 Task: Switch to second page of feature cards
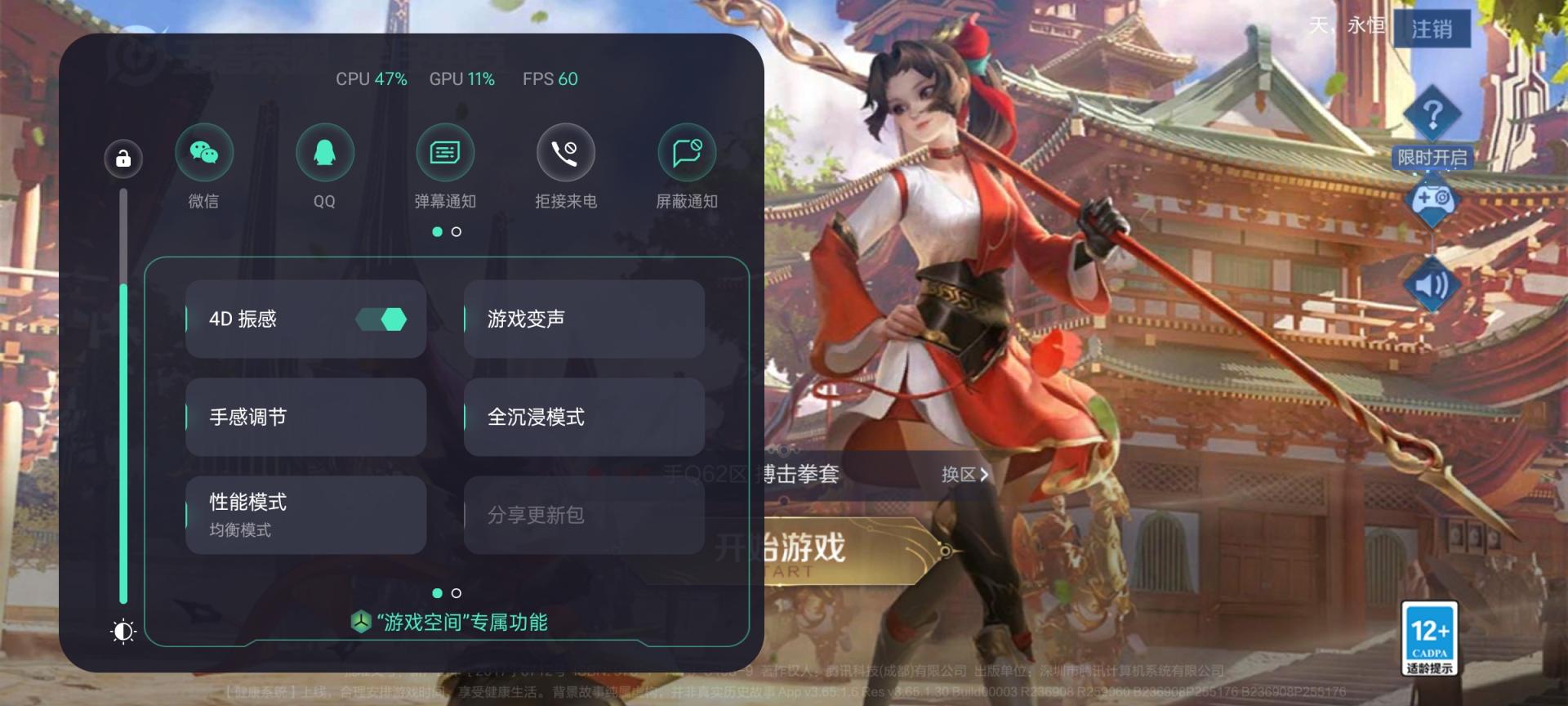455,594
